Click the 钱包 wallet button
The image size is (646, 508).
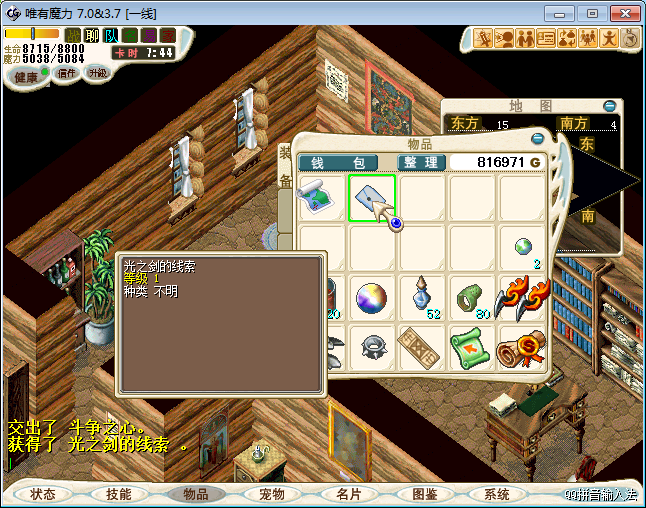pos(338,162)
